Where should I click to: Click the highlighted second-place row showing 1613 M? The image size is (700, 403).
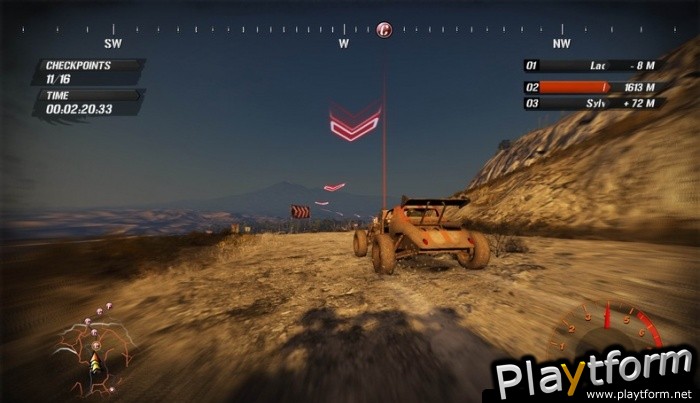[594, 85]
